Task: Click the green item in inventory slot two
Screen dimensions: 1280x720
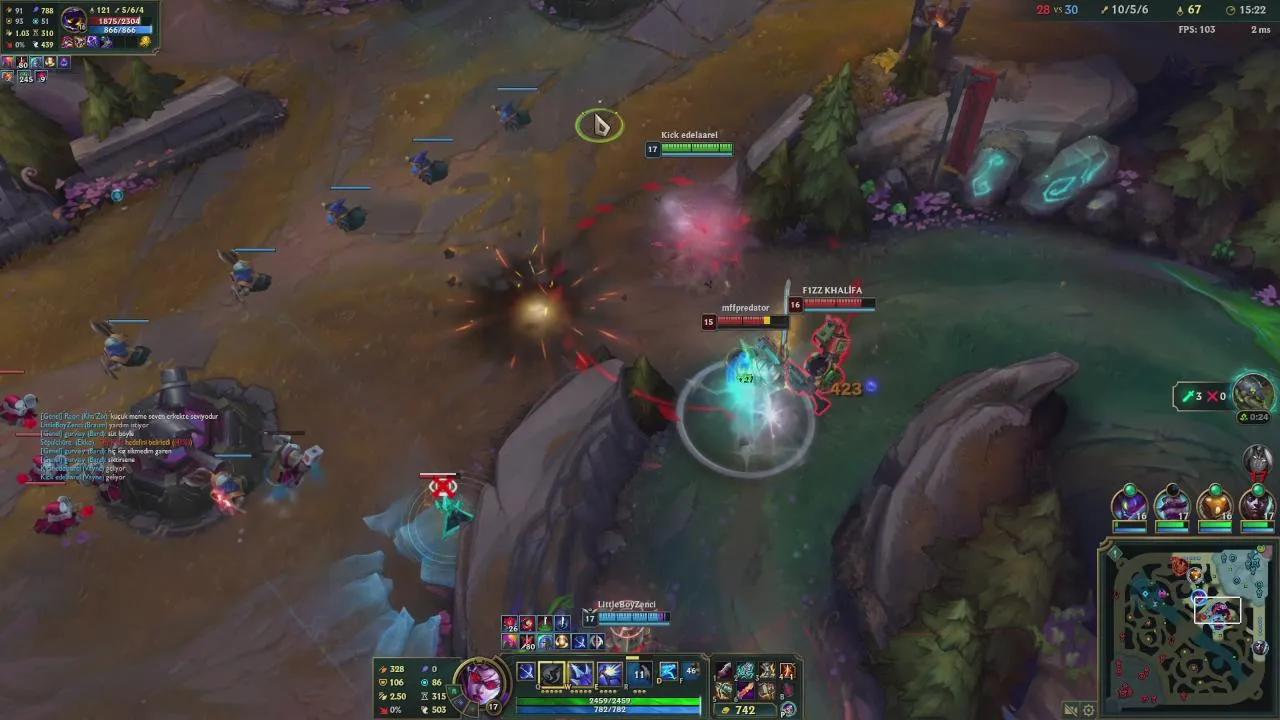Action: pyautogui.click(x=746, y=670)
